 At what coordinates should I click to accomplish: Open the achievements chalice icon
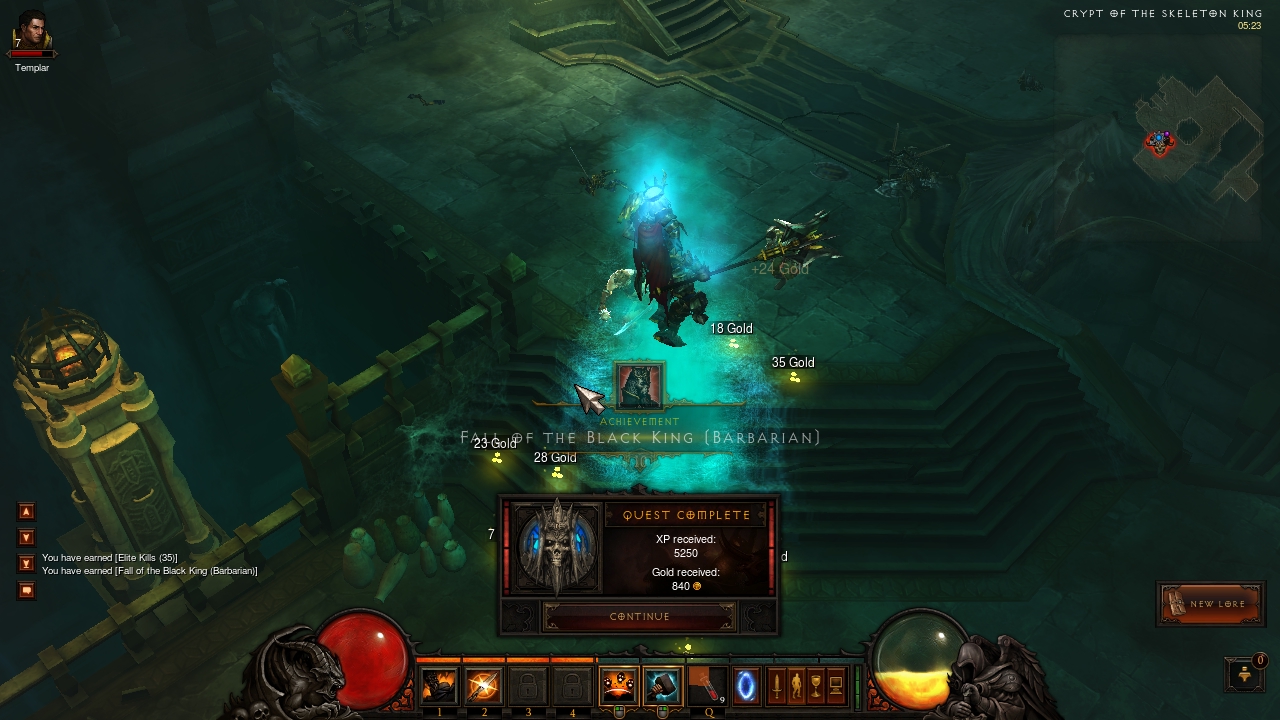tap(816, 687)
